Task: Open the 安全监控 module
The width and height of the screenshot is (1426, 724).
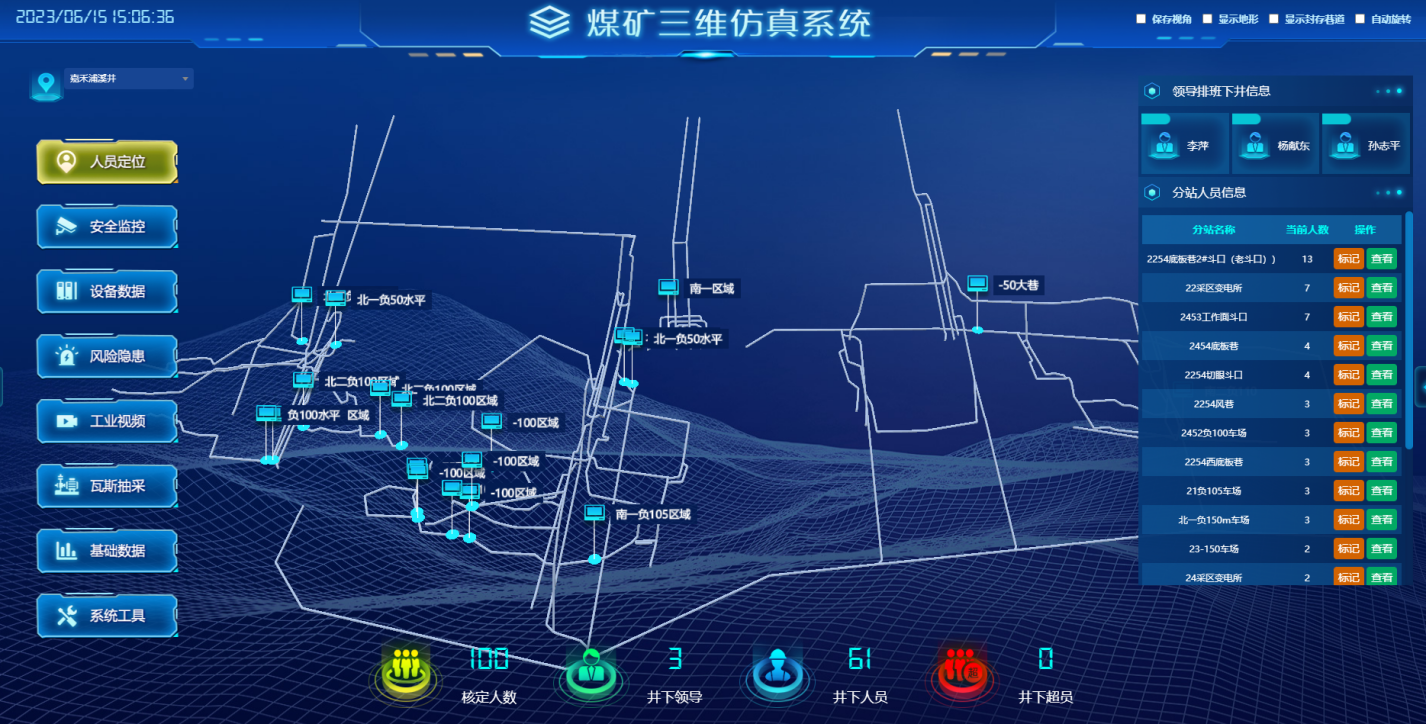Action: tap(107, 226)
